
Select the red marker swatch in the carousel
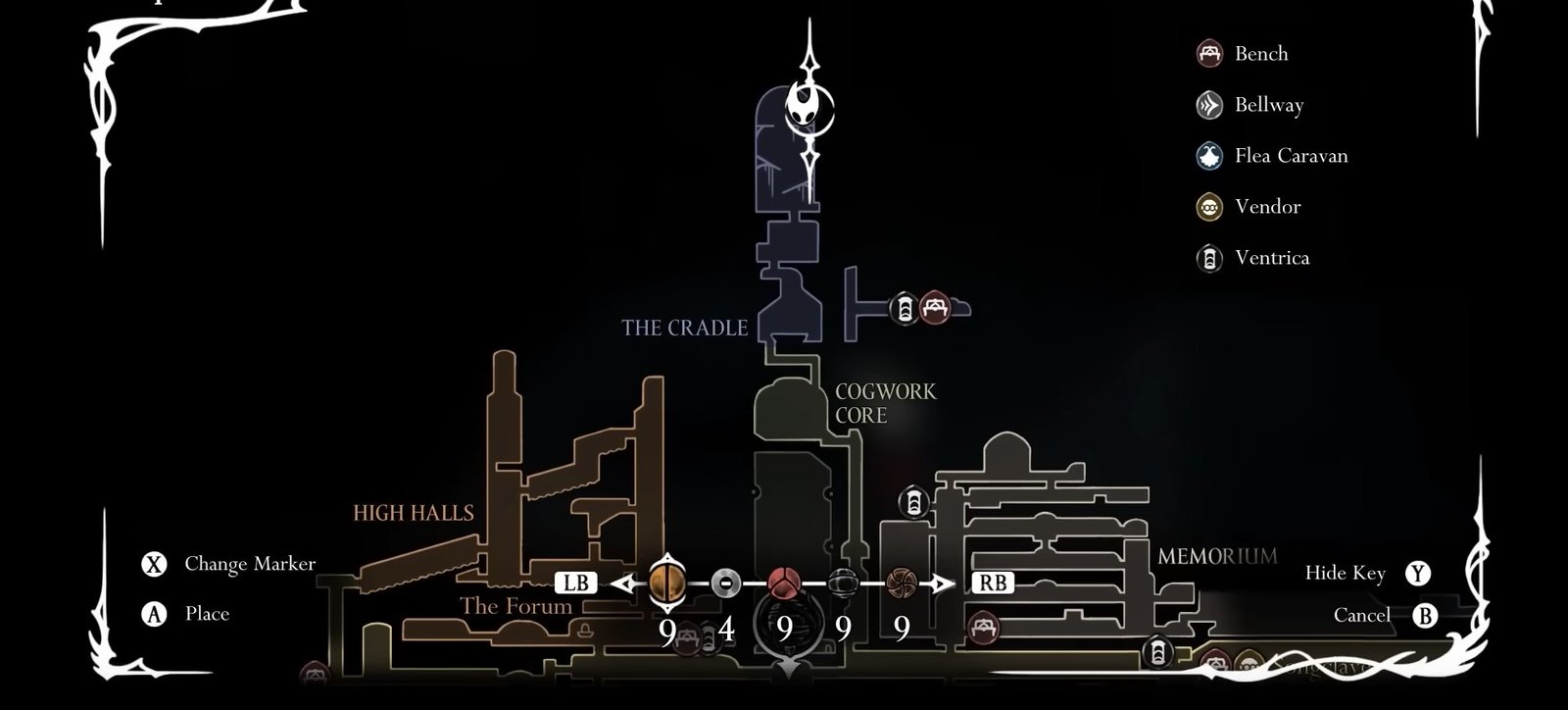tap(783, 581)
